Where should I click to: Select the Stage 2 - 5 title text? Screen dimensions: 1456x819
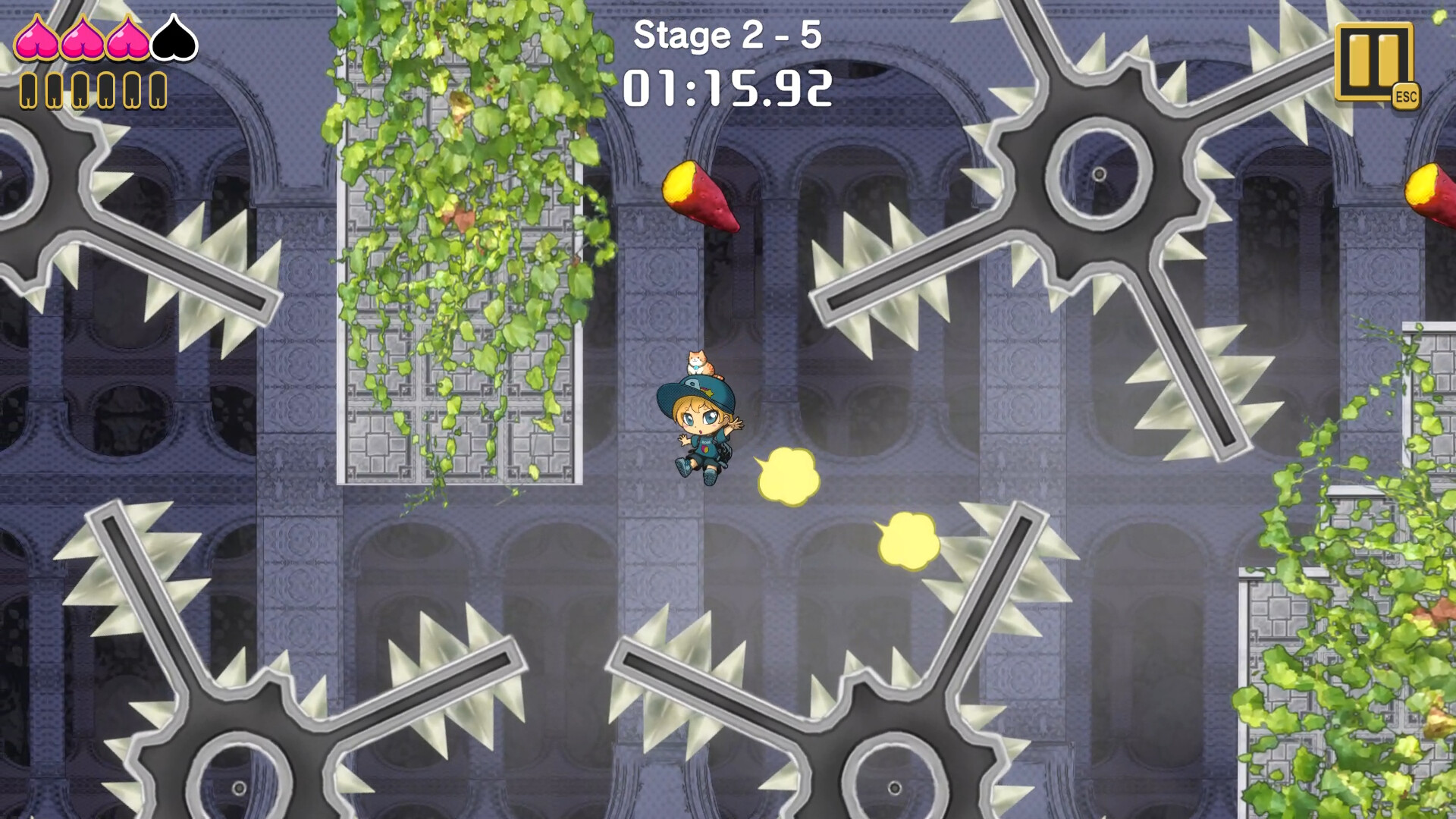726,36
